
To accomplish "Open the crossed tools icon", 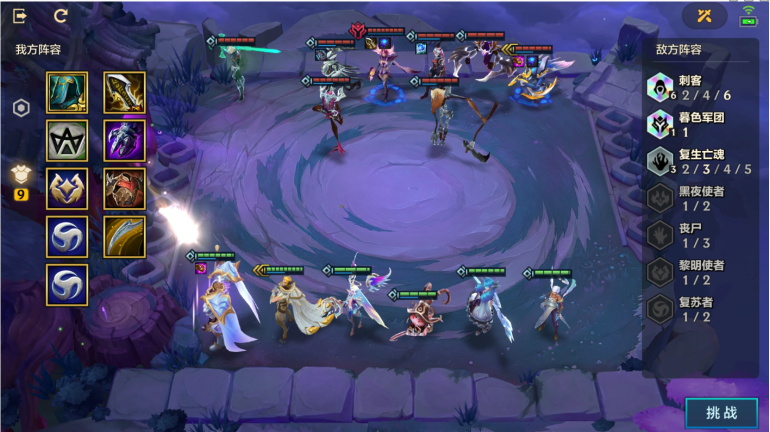I will (705, 16).
